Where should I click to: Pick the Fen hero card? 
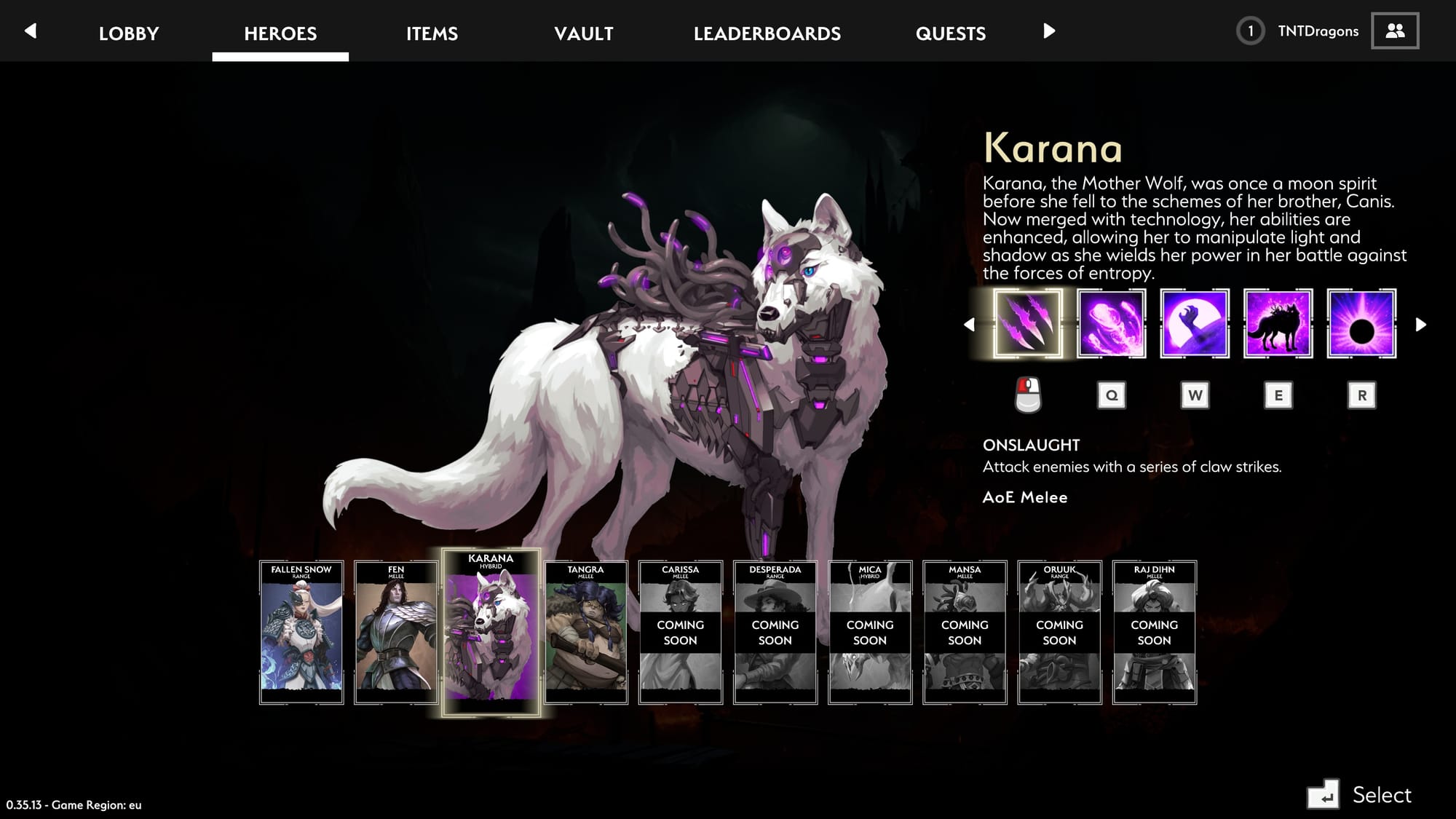coord(396,632)
